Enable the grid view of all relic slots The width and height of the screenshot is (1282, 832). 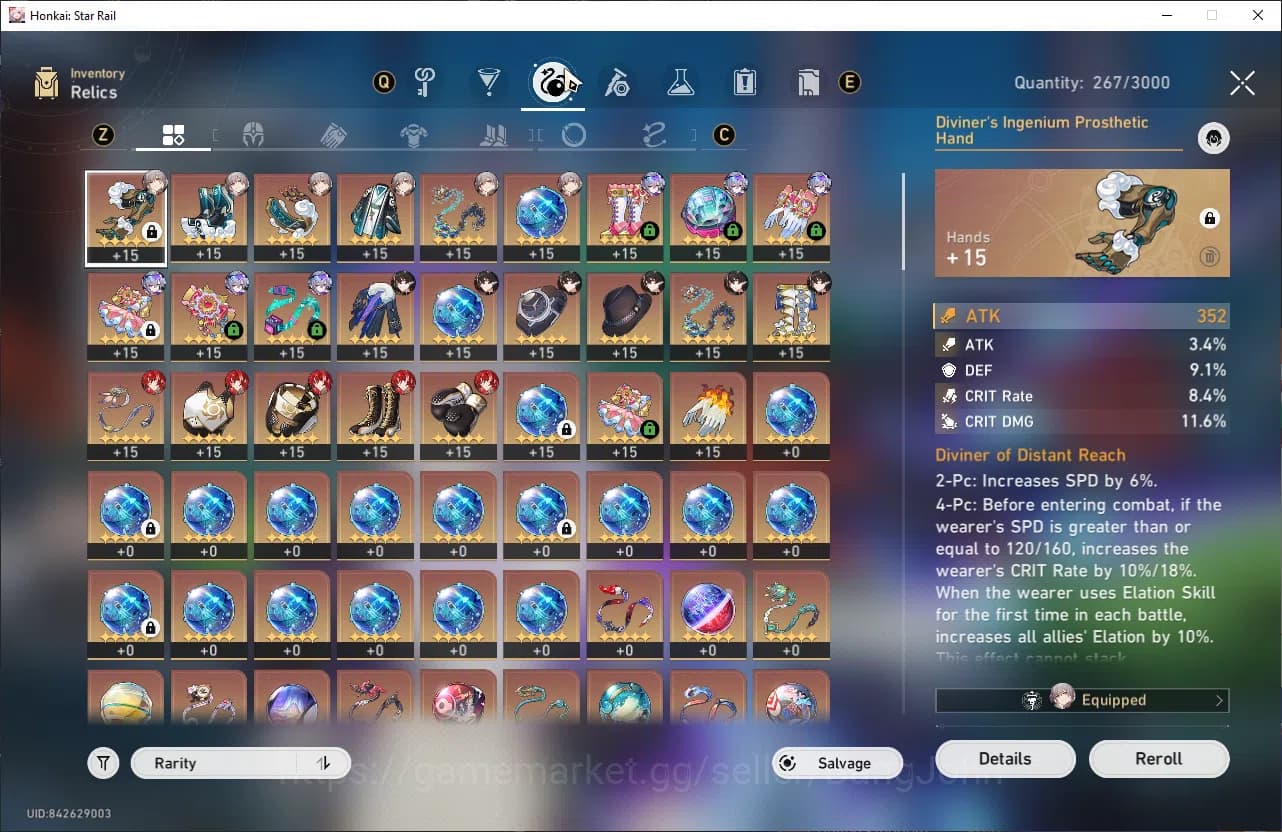(173, 134)
